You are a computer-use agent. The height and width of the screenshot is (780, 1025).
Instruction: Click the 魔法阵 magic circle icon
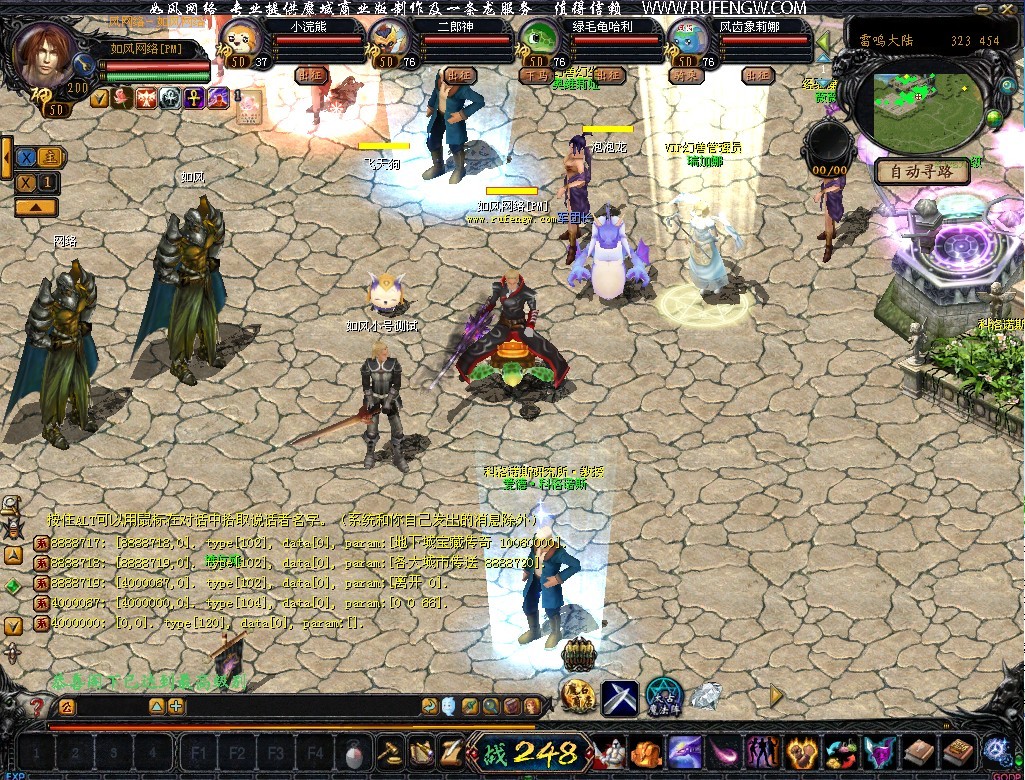(662, 696)
